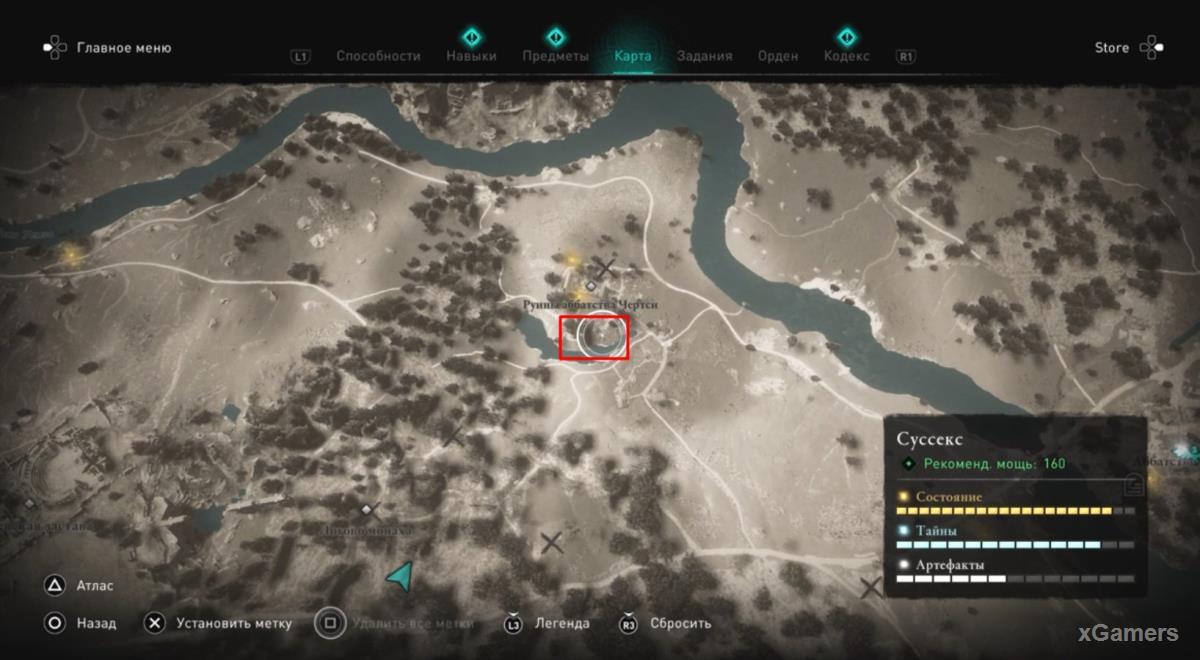Open Главное меню
The width and height of the screenshot is (1200, 660).
pyautogui.click(x=123, y=48)
